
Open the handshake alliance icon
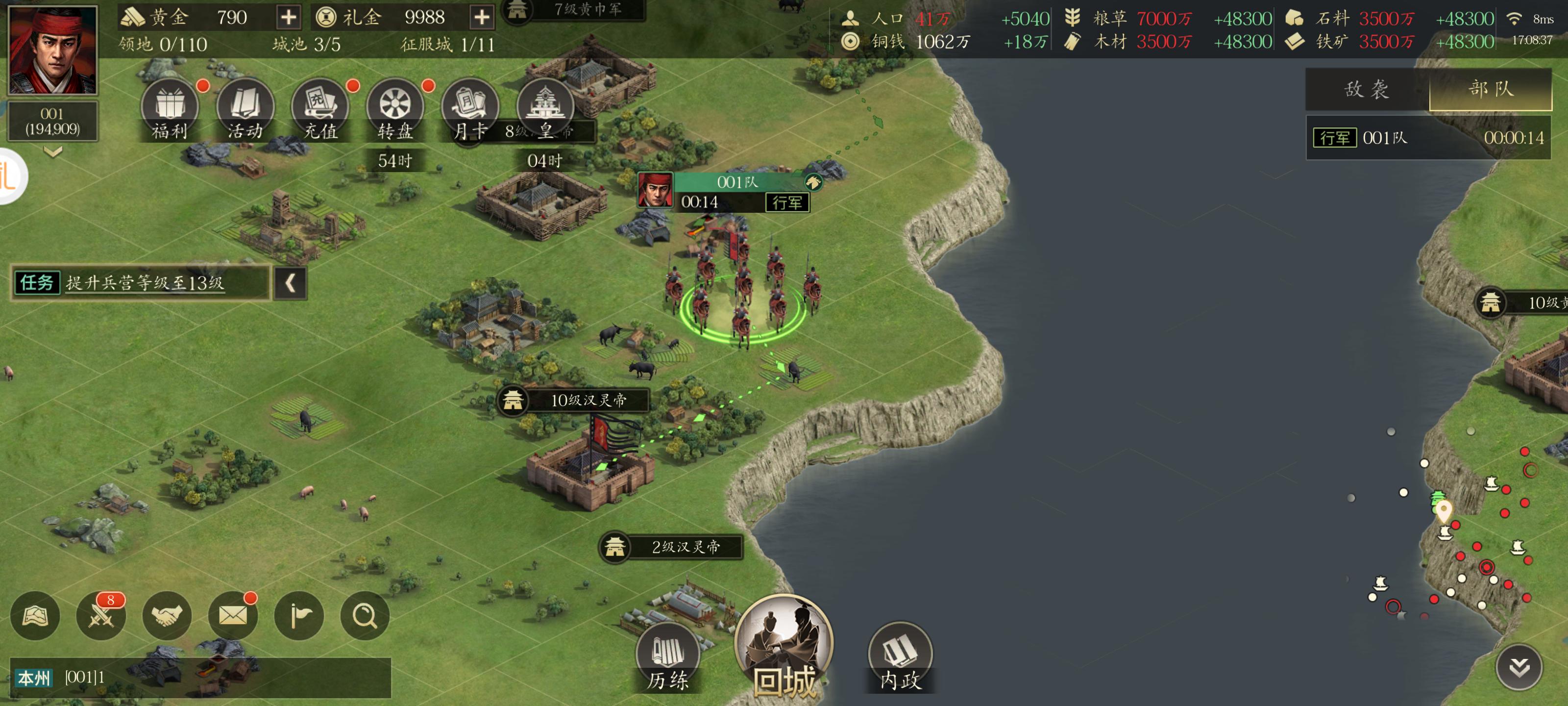167,616
